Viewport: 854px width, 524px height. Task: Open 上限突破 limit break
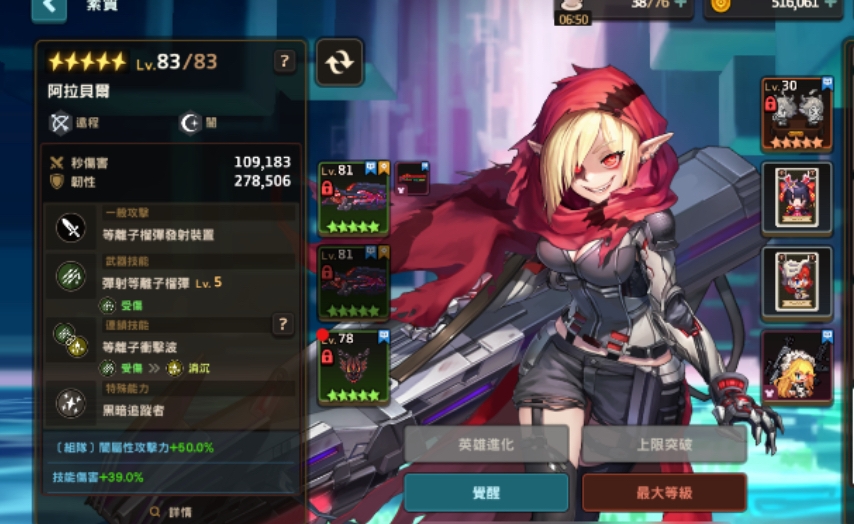point(664,444)
